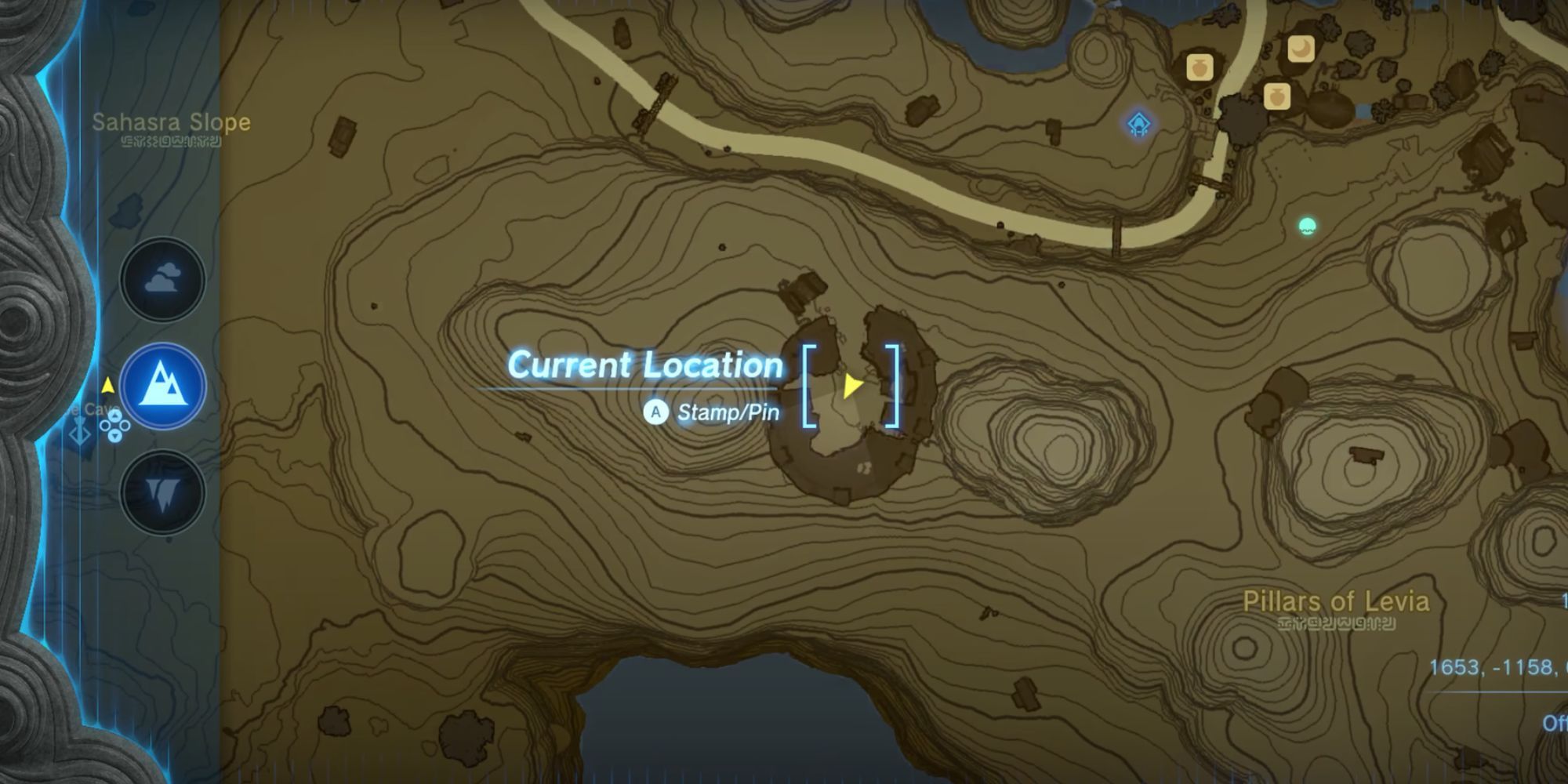Click the crescent moon map marker

click(1302, 49)
